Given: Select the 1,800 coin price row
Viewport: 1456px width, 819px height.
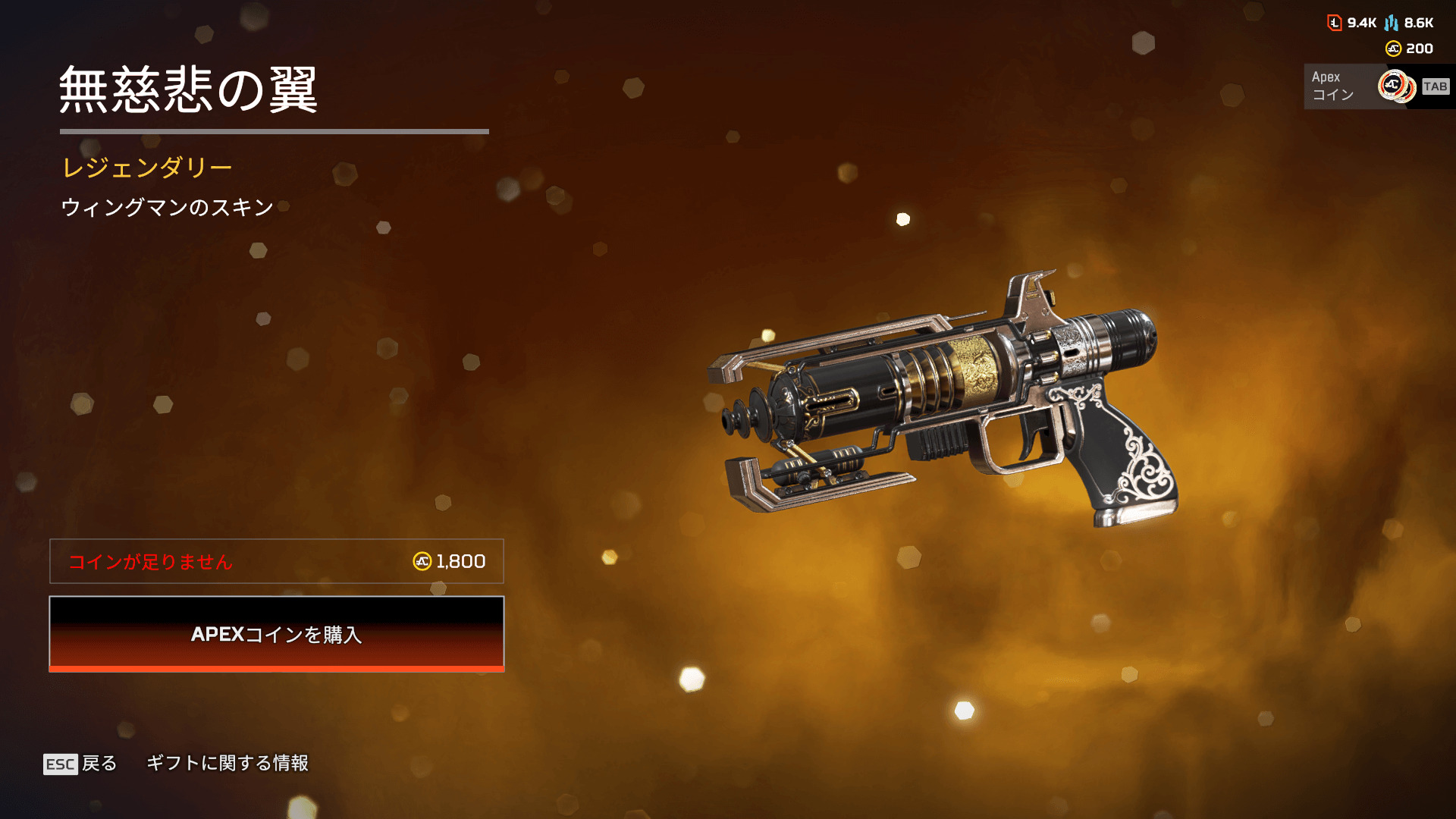Looking at the screenshot, I should pos(277,561).
